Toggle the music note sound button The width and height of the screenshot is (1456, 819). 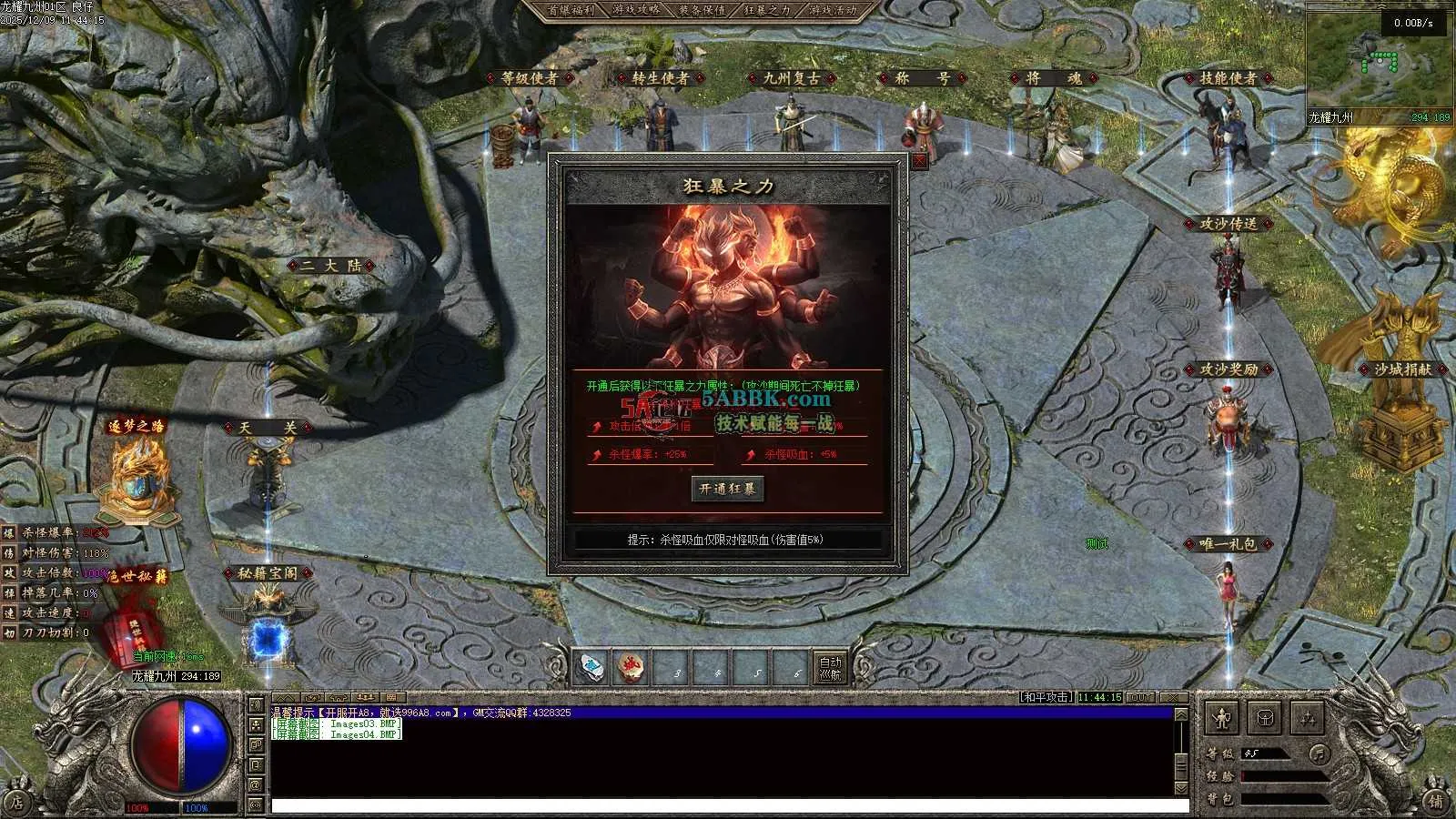(x=1318, y=753)
